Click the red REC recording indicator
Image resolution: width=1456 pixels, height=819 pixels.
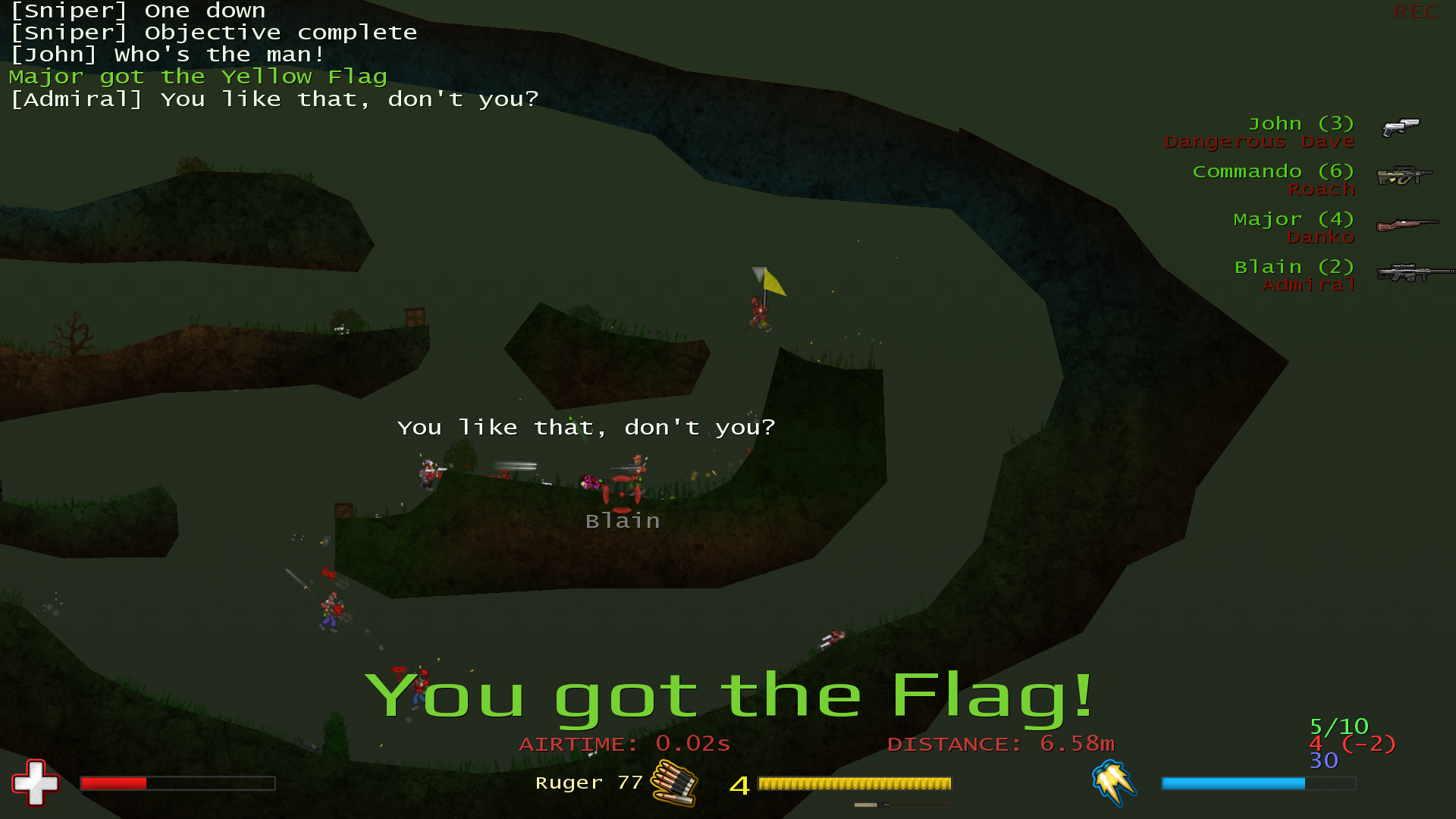1415,12
